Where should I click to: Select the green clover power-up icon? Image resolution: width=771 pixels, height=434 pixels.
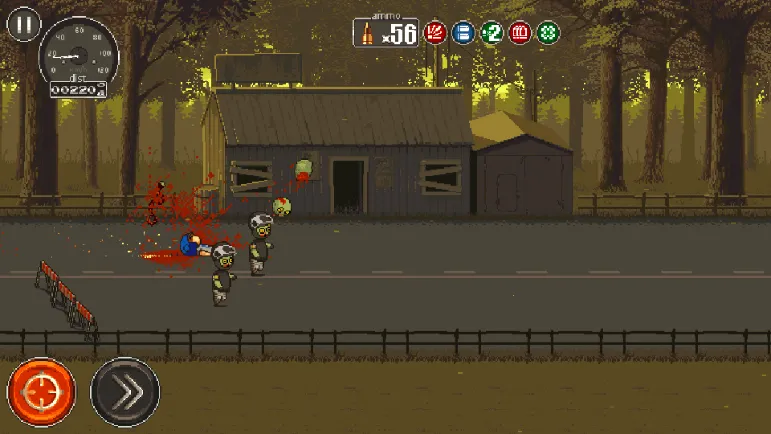point(548,32)
